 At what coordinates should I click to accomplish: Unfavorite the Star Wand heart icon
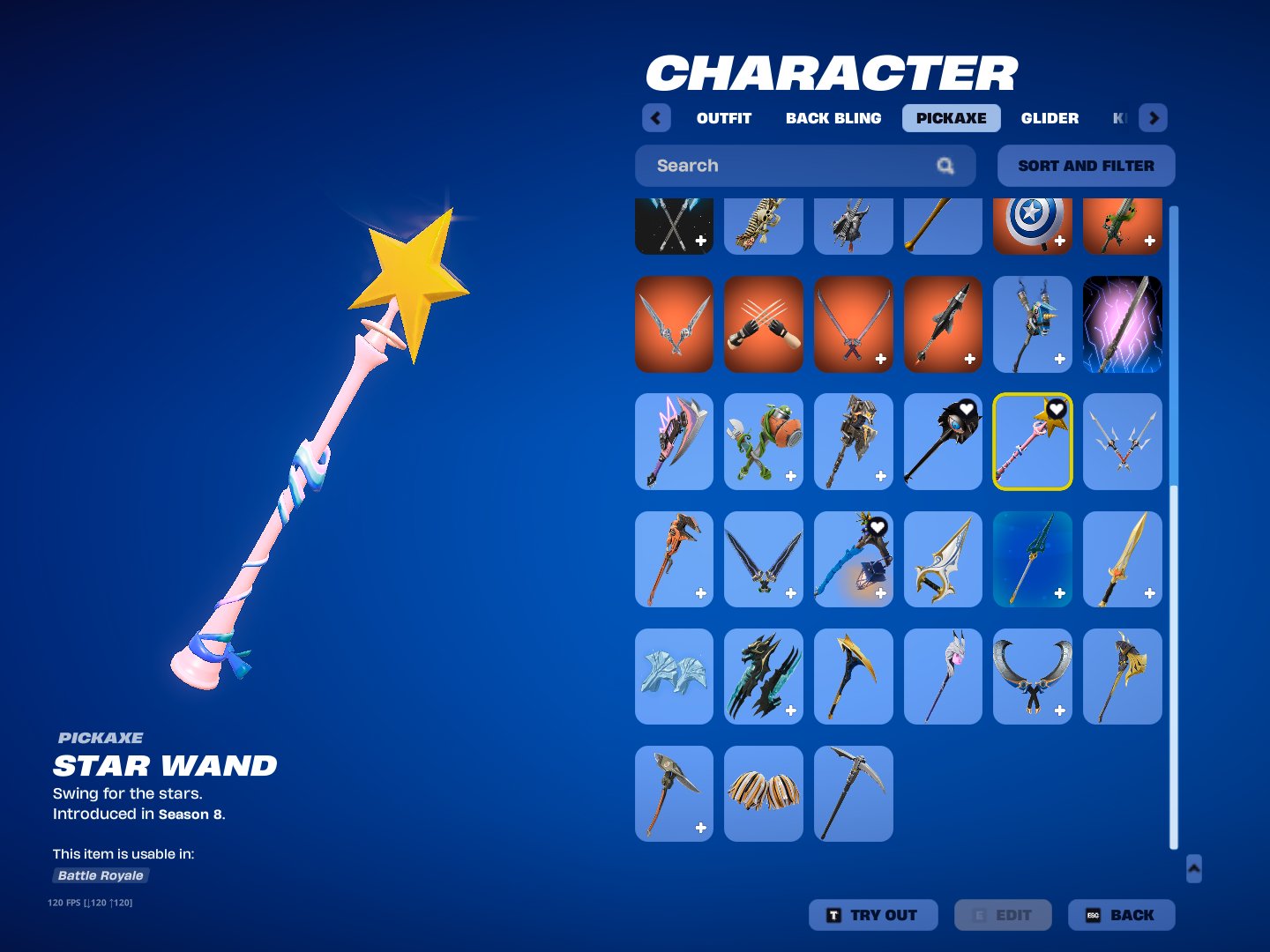pos(1057,408)
